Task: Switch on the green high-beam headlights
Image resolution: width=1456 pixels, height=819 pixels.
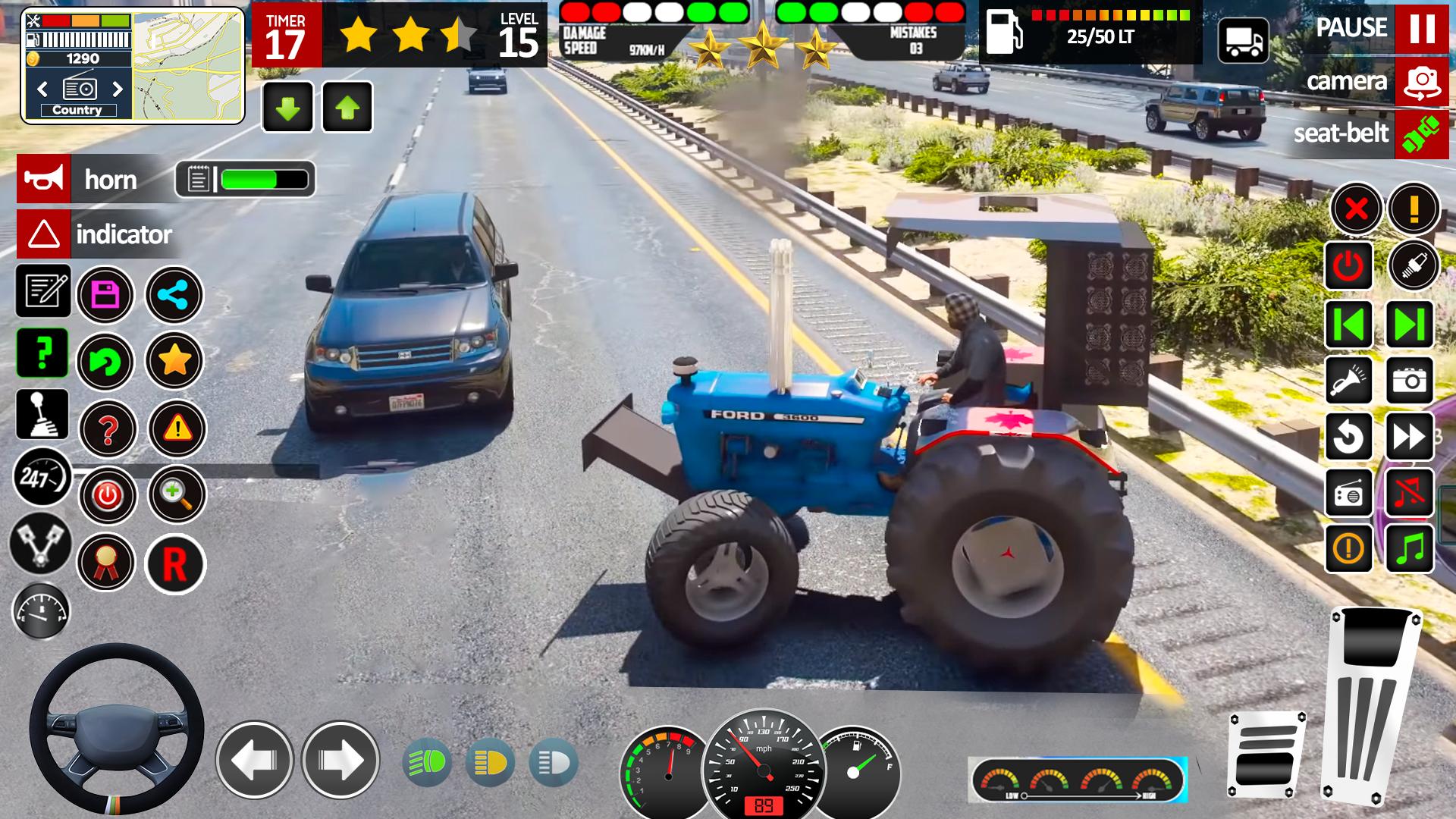Action: click(428, 762)
